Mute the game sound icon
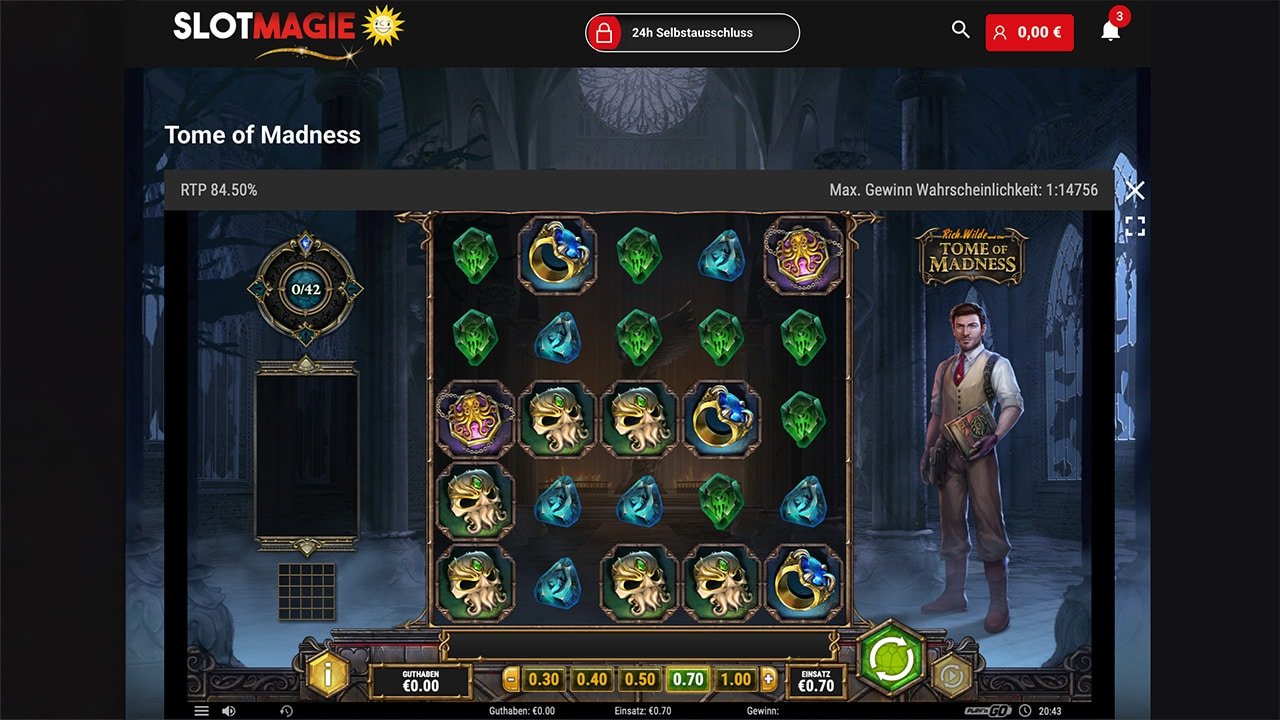The height and width of the screenshot is (720, 1280). (x=229, y=710)
